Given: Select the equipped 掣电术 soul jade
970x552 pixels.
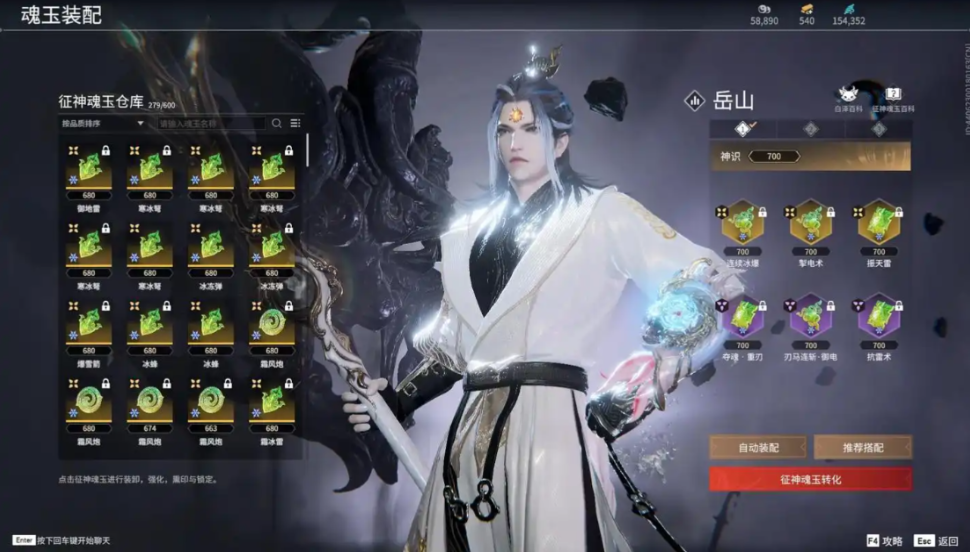Looking at the screenshot, I should (x=810, y=223).
